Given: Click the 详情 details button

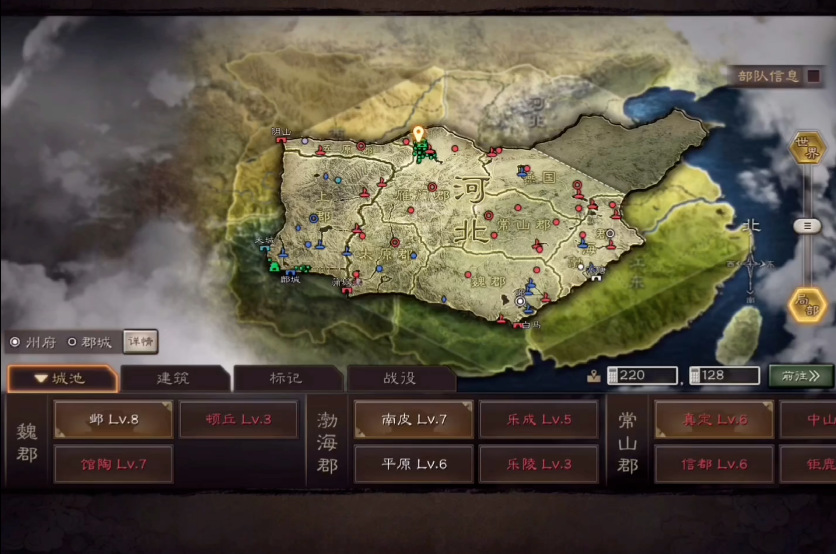Looking at the screenshot, I should pos(140,341).
